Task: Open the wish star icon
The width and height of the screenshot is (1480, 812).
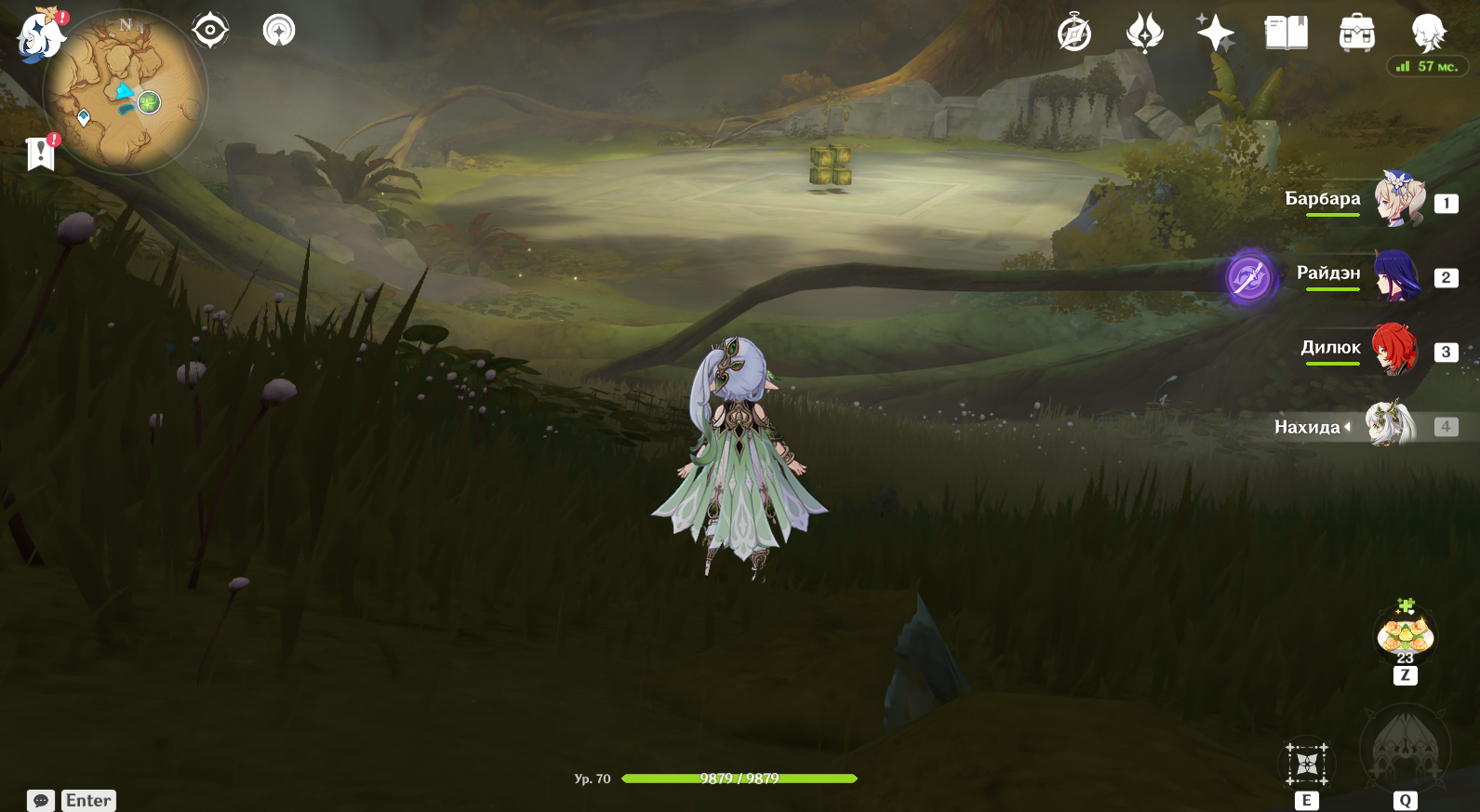Action: [x=1215, y=33]
